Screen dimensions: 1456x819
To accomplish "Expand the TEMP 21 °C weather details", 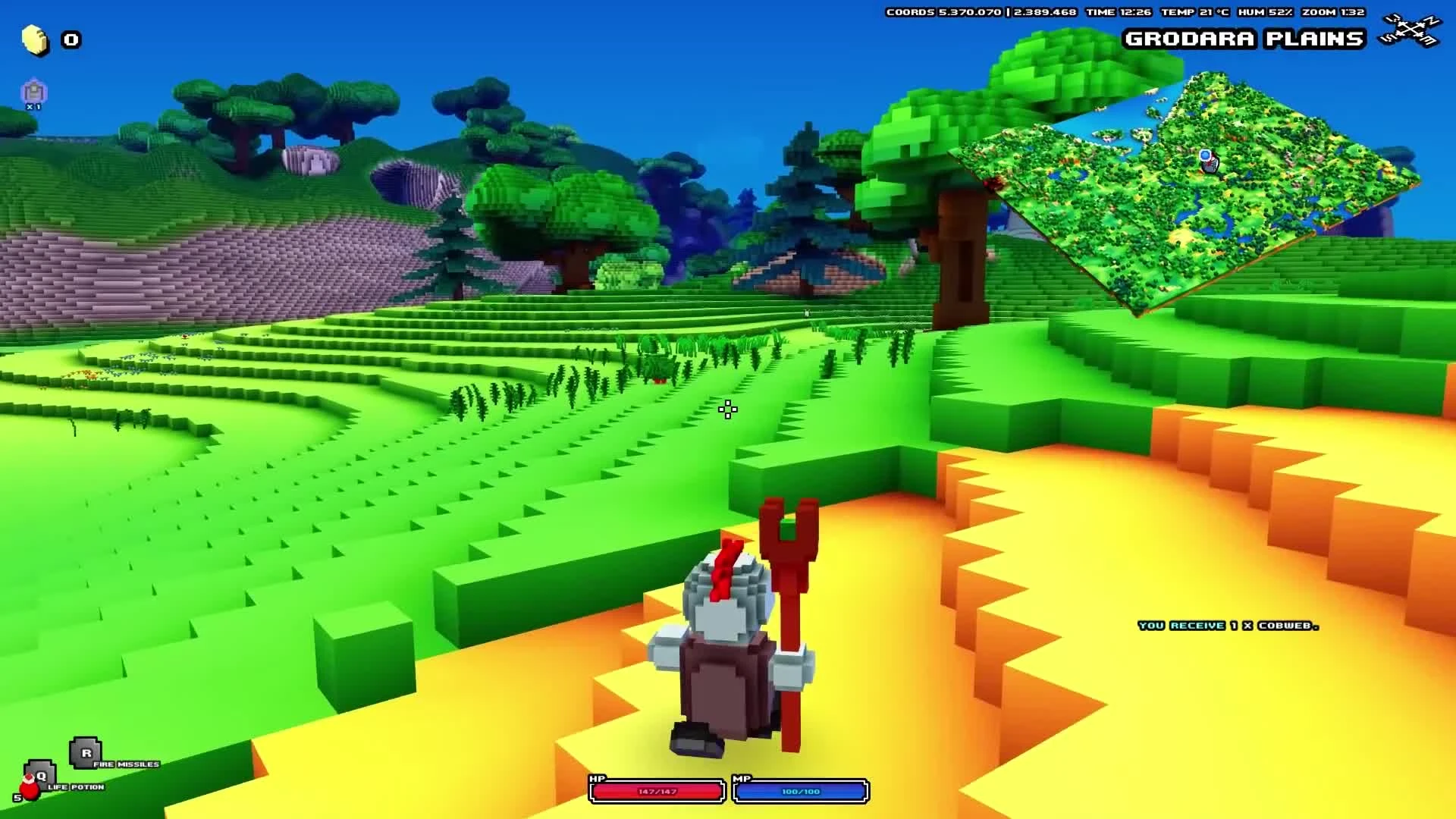I will 1196,12.
